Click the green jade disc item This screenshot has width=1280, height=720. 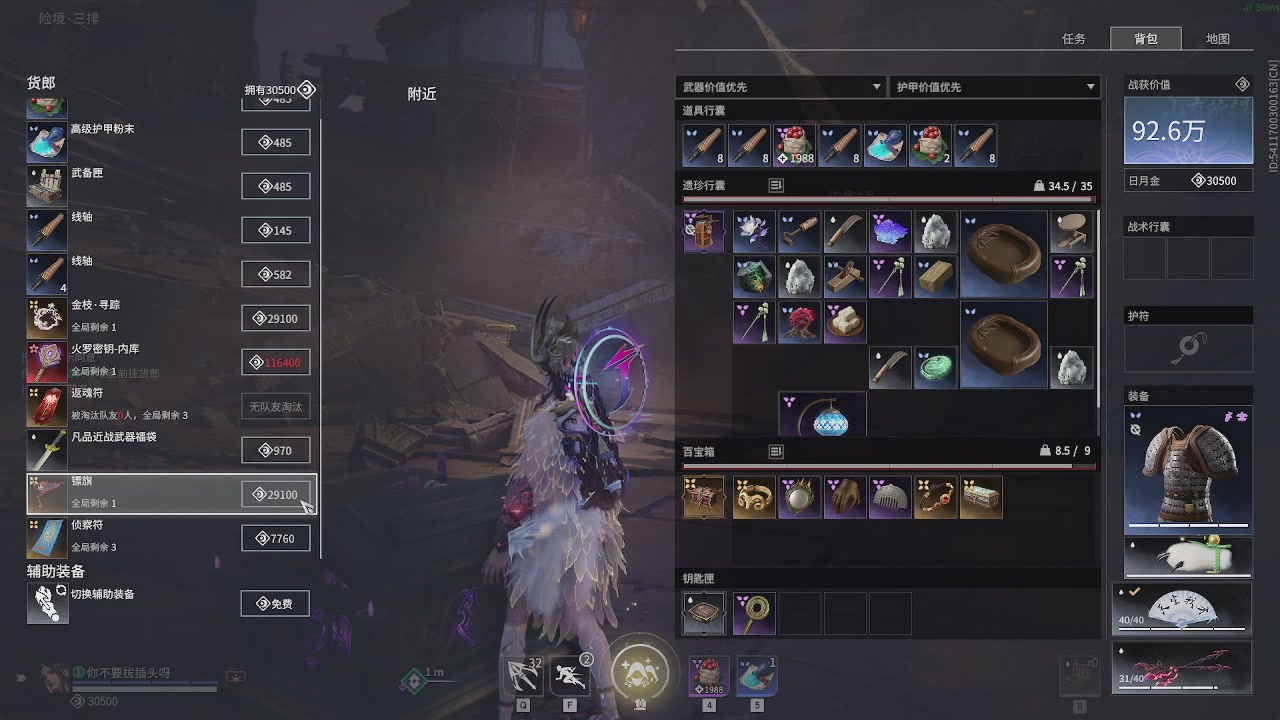[x=936, y=367]
